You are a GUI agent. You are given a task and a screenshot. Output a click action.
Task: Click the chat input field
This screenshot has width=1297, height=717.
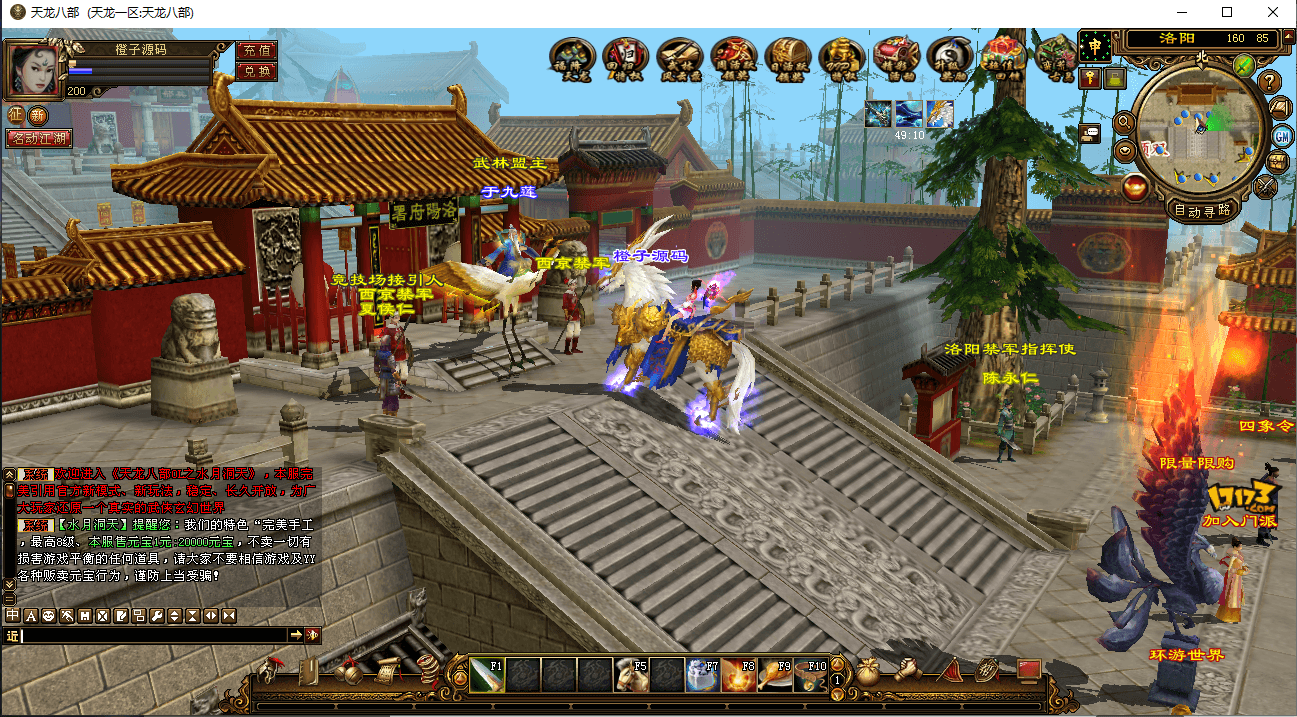point(155,635)
